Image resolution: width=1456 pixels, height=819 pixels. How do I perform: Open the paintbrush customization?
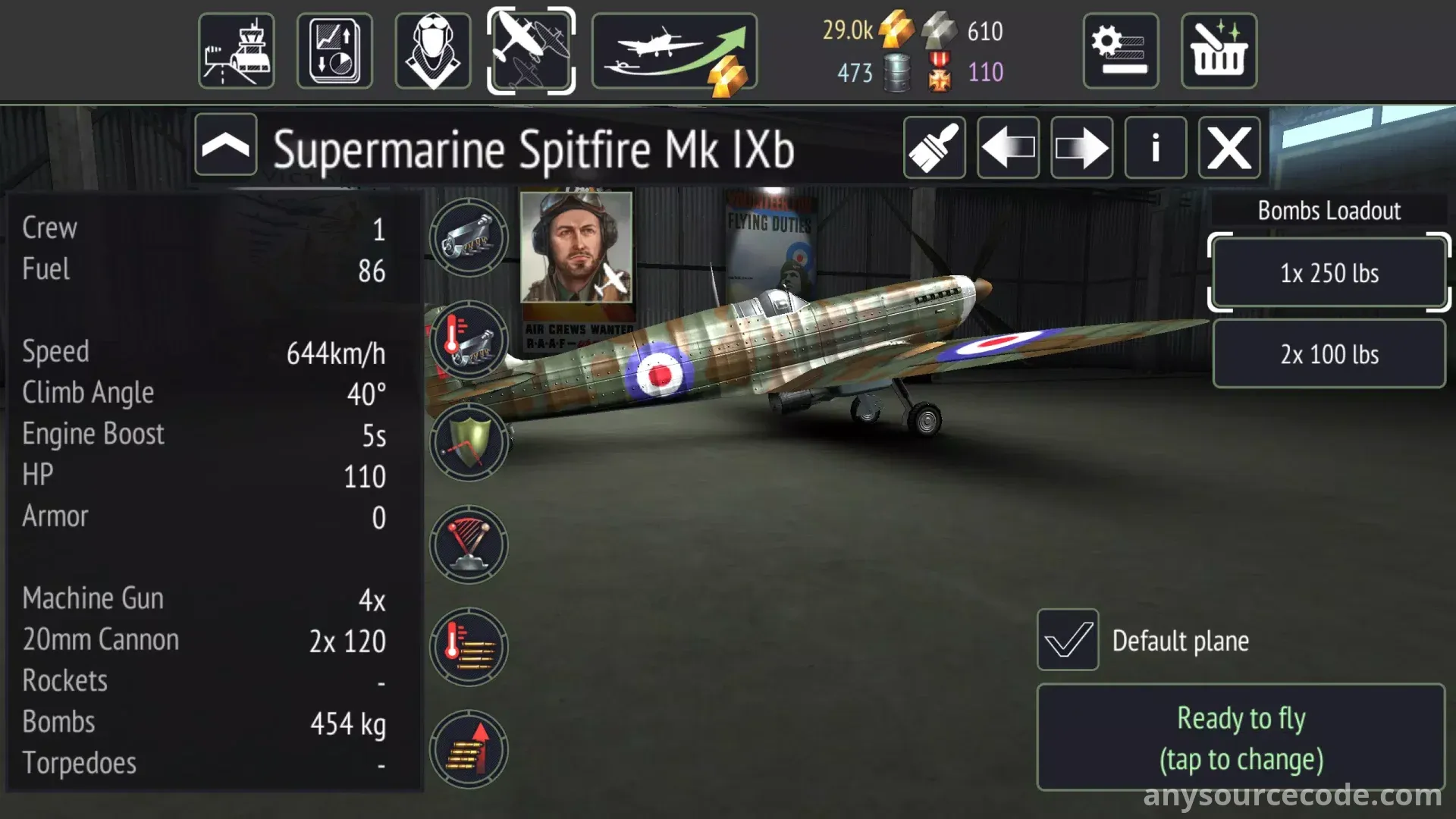coord(934,148)
